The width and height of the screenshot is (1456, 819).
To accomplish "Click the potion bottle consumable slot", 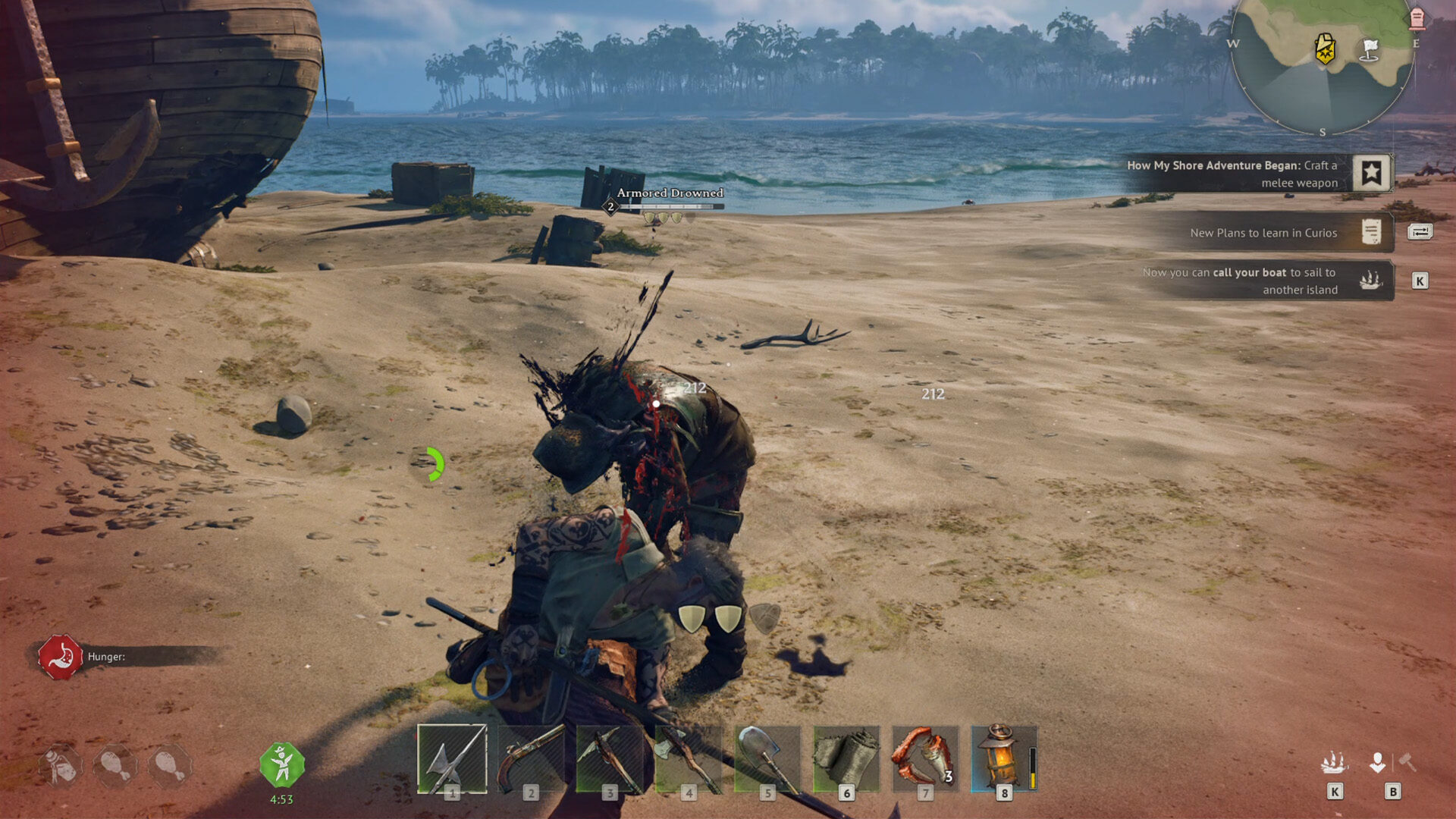I will [x=61, y=766].
